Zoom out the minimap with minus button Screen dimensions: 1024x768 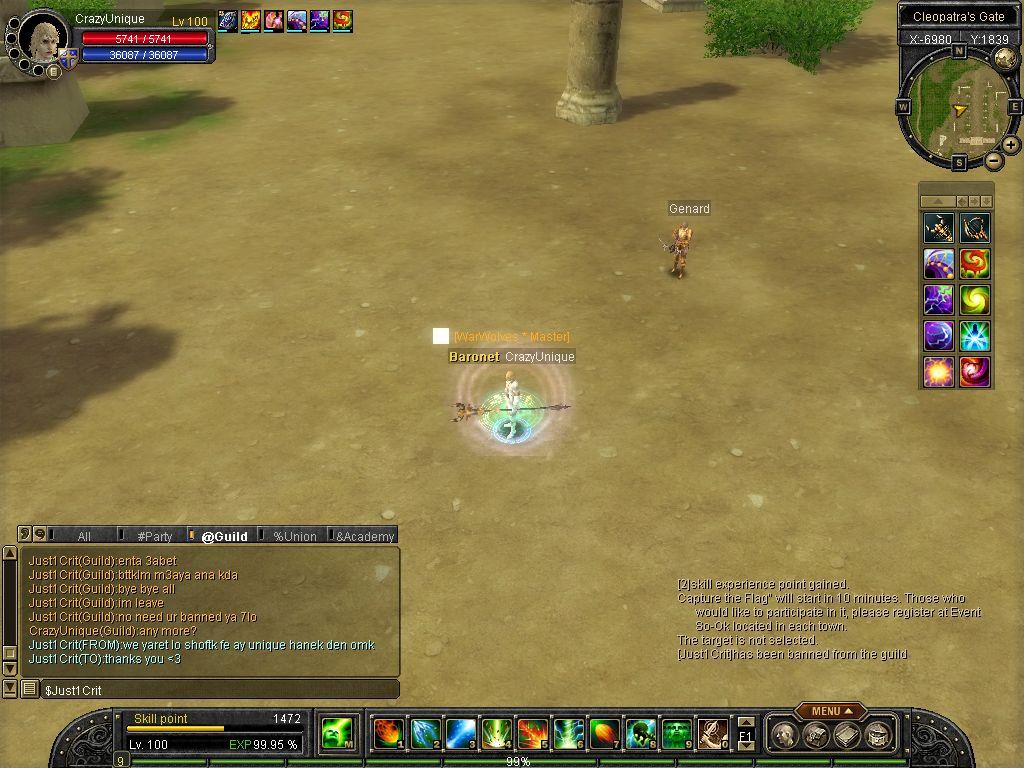coord(993,160)
